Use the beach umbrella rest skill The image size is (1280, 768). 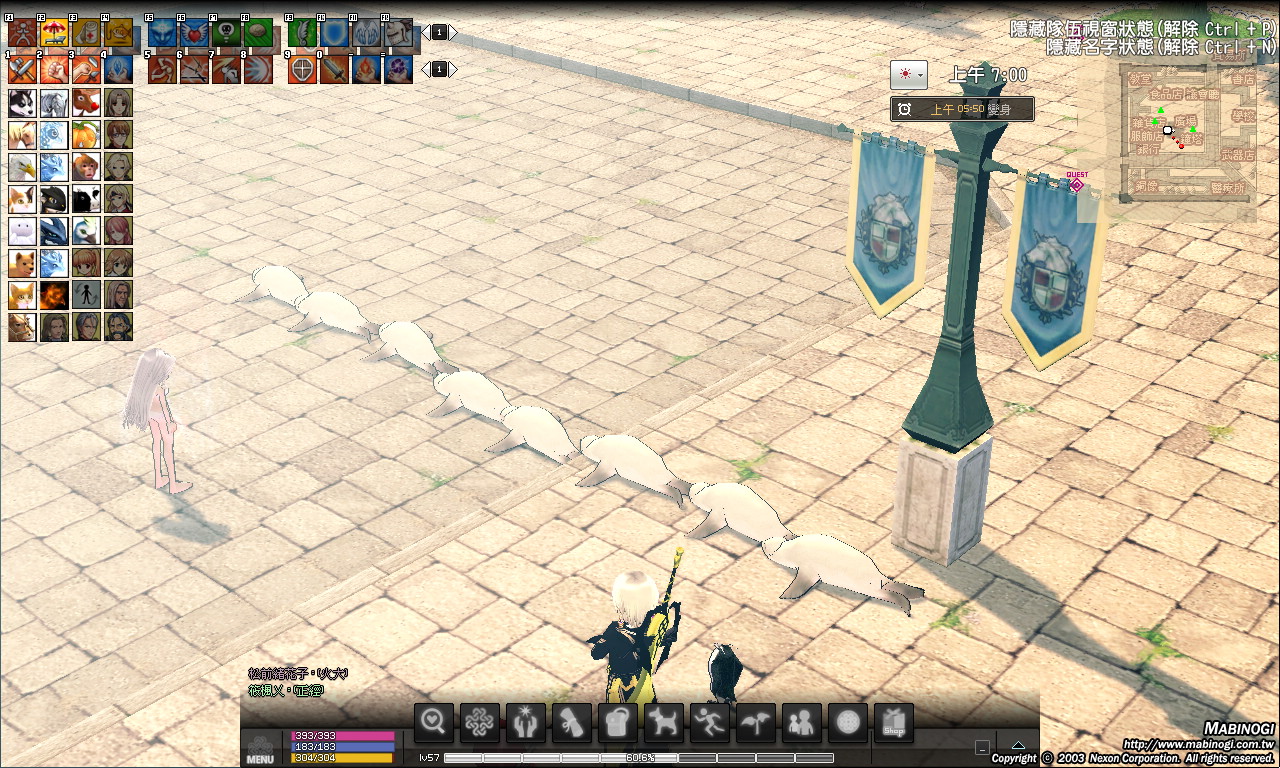54,33
